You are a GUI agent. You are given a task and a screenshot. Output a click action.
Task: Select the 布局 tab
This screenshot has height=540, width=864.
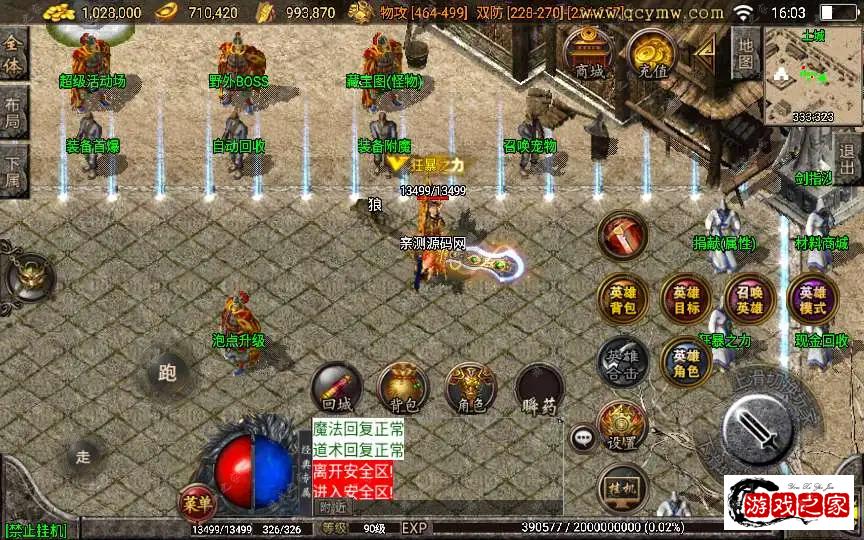13,113
